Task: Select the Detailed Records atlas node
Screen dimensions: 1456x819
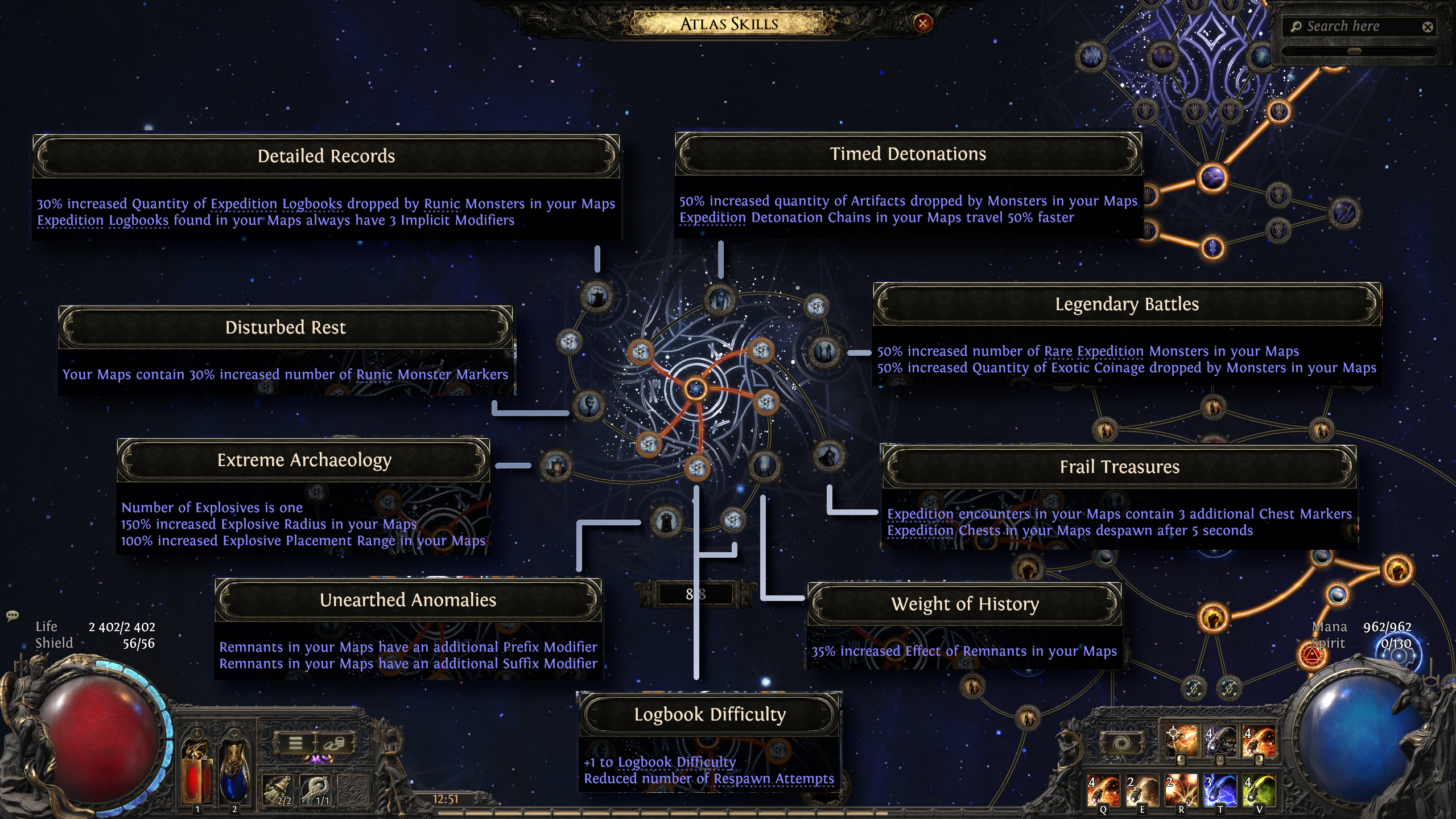Action: [x=596, y=297]
